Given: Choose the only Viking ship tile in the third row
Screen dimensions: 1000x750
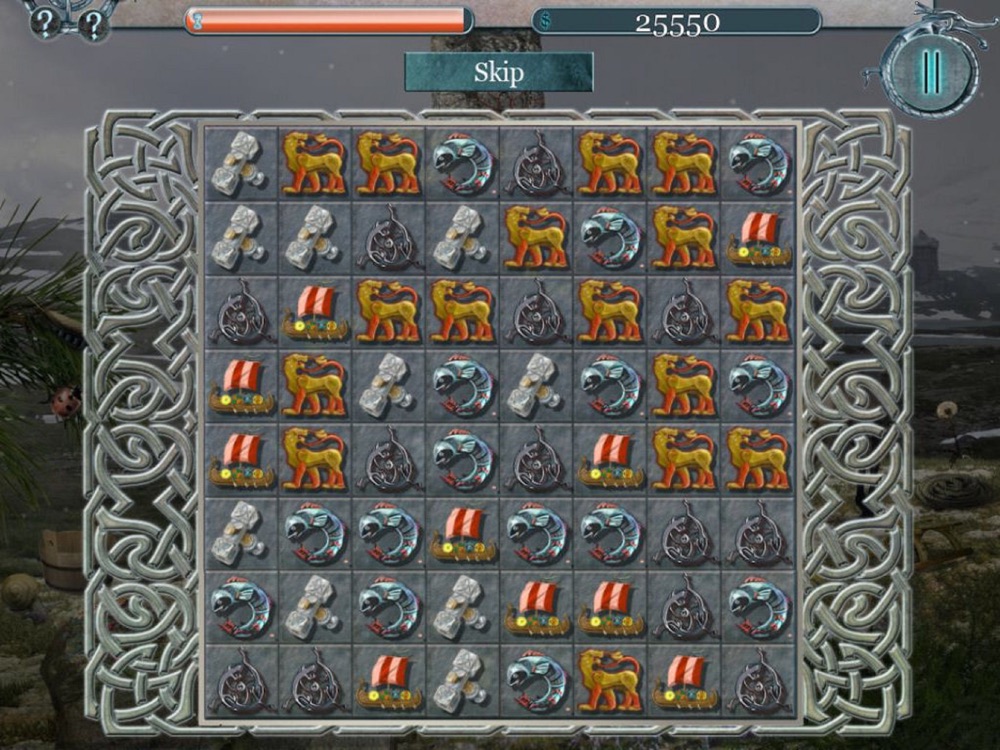Looking at the screenshot, I should (314, 312).
